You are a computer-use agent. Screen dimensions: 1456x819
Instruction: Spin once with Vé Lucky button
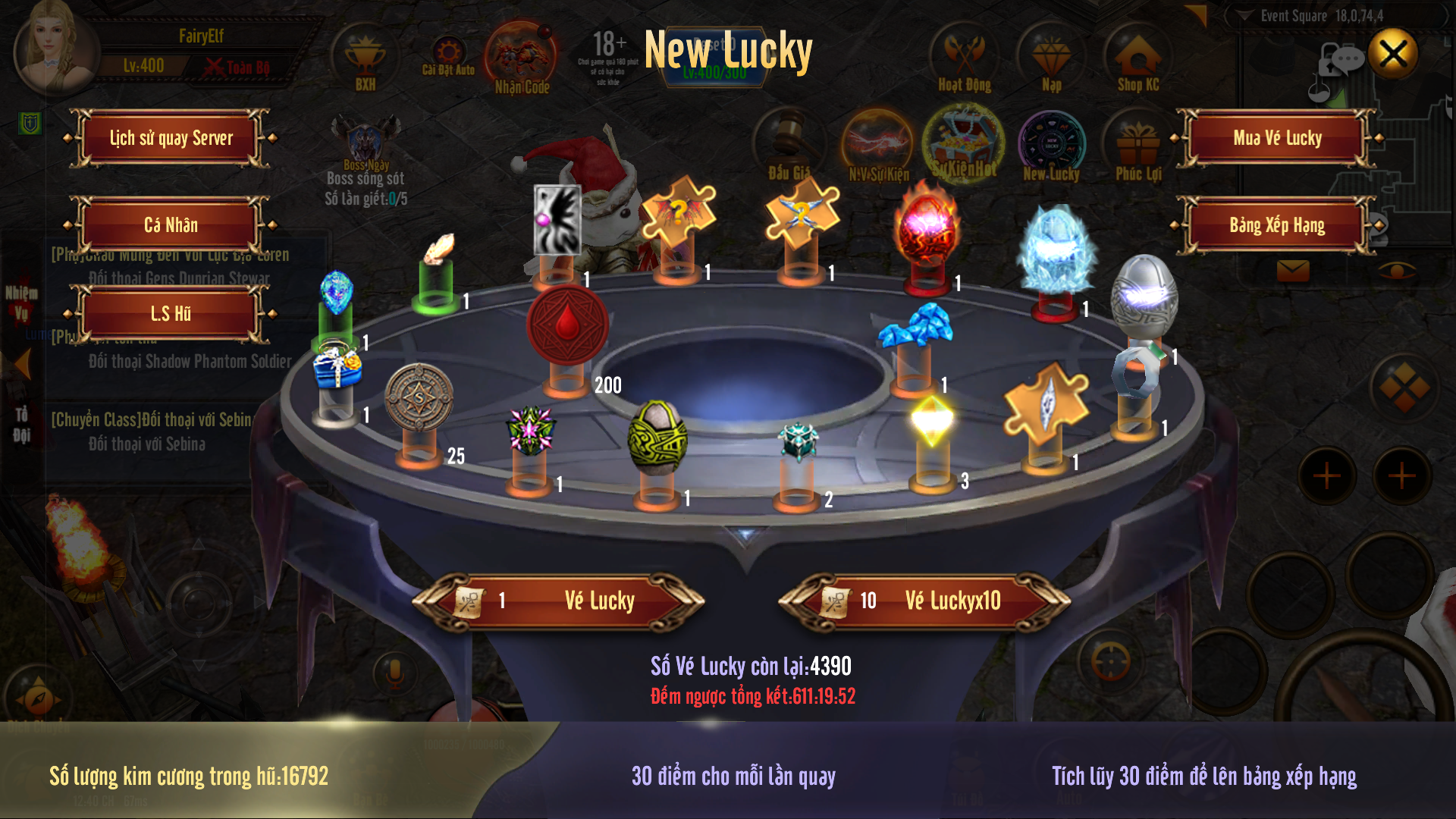click(559, 601)
